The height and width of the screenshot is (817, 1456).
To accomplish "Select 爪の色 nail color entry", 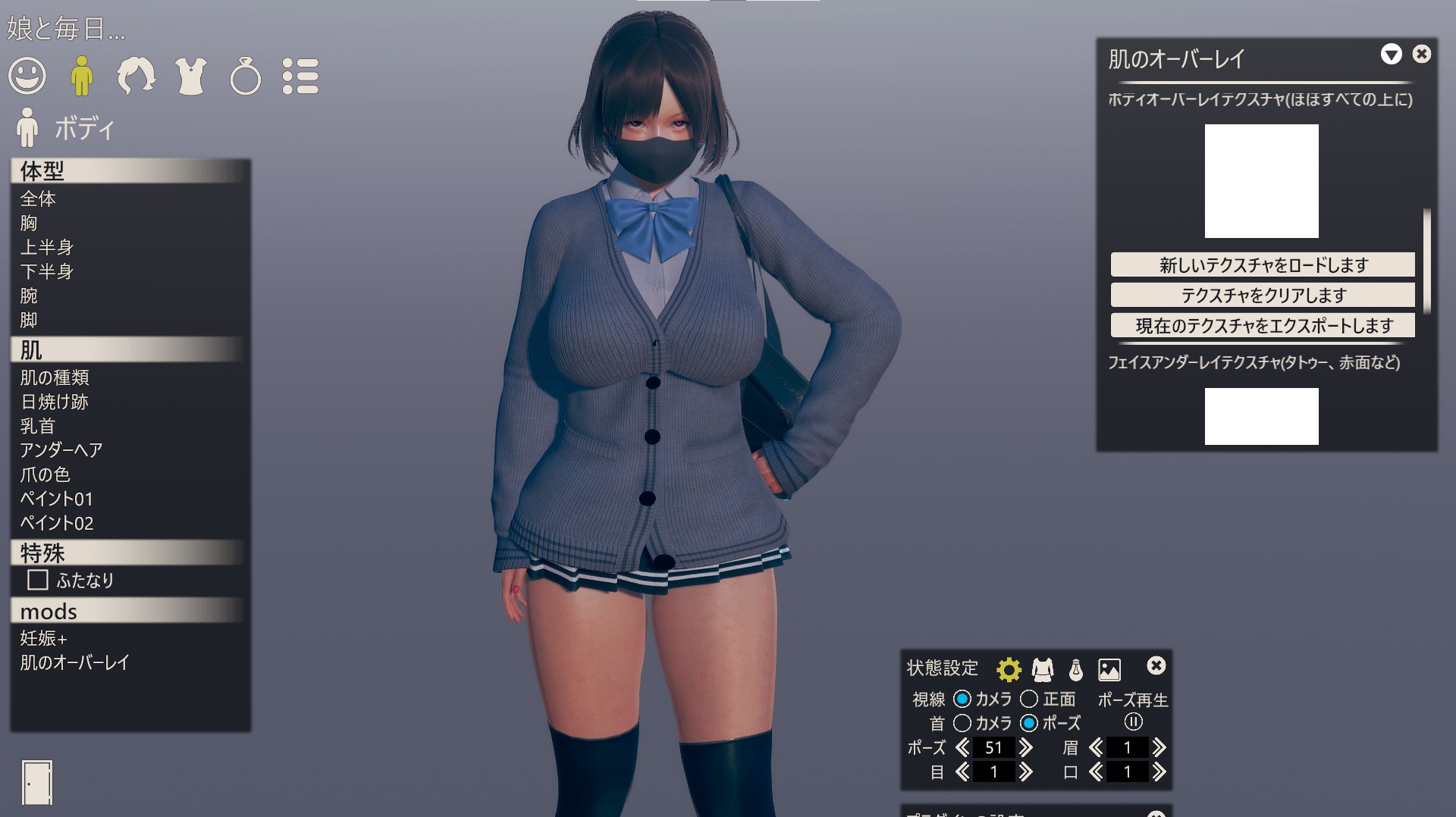I will coord(45,474).
